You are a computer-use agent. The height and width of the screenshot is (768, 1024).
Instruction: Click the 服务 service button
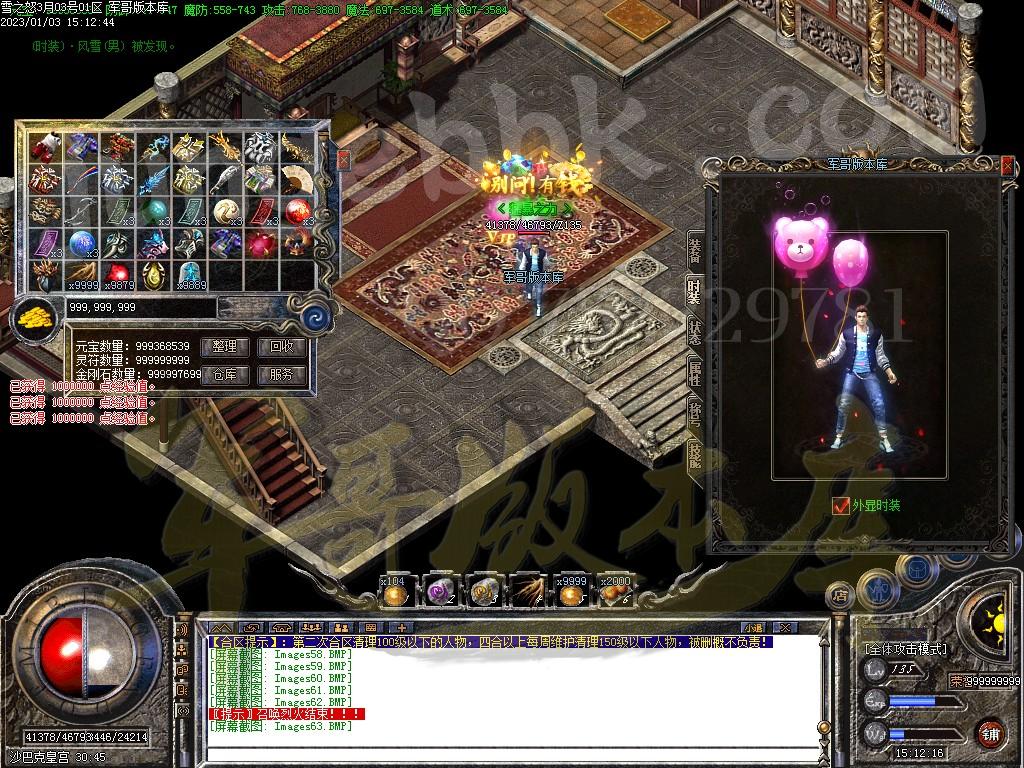click(x=282, y=375)
